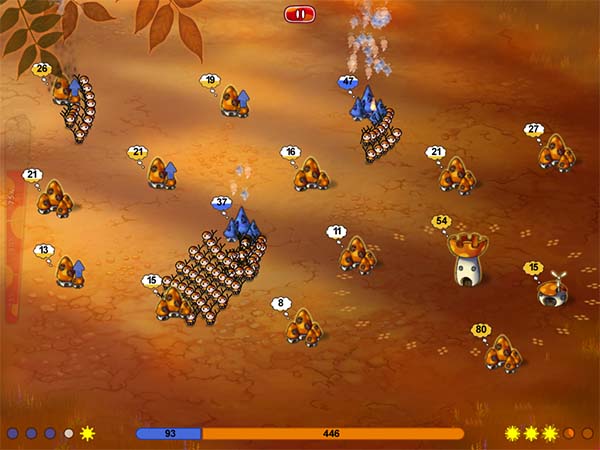Target the village showing 27 troops
The image size is (600, 450).
(x=555, y=151)
